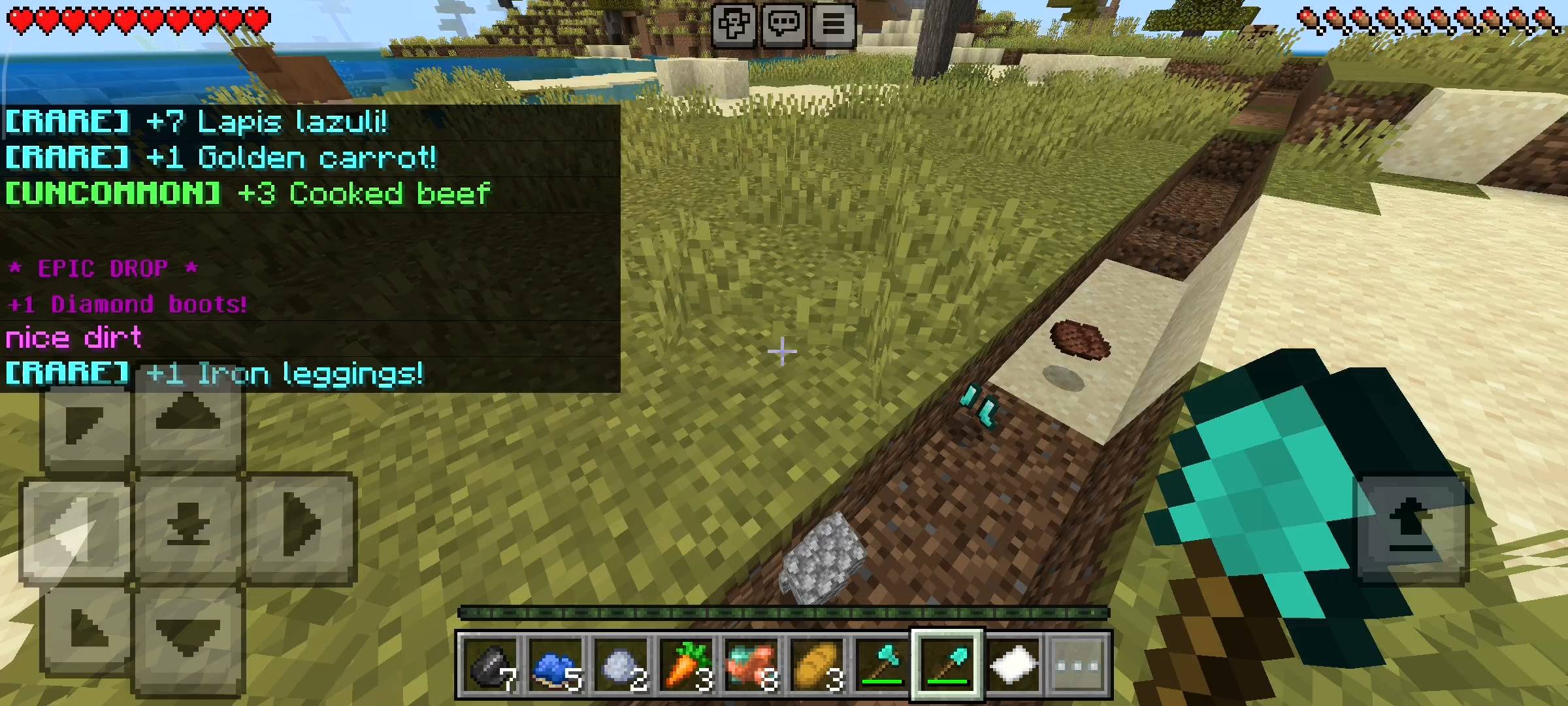The image size is (1568, 706).
Task: Open inventory with the three-dots hotbar button
Action: 1078,665
